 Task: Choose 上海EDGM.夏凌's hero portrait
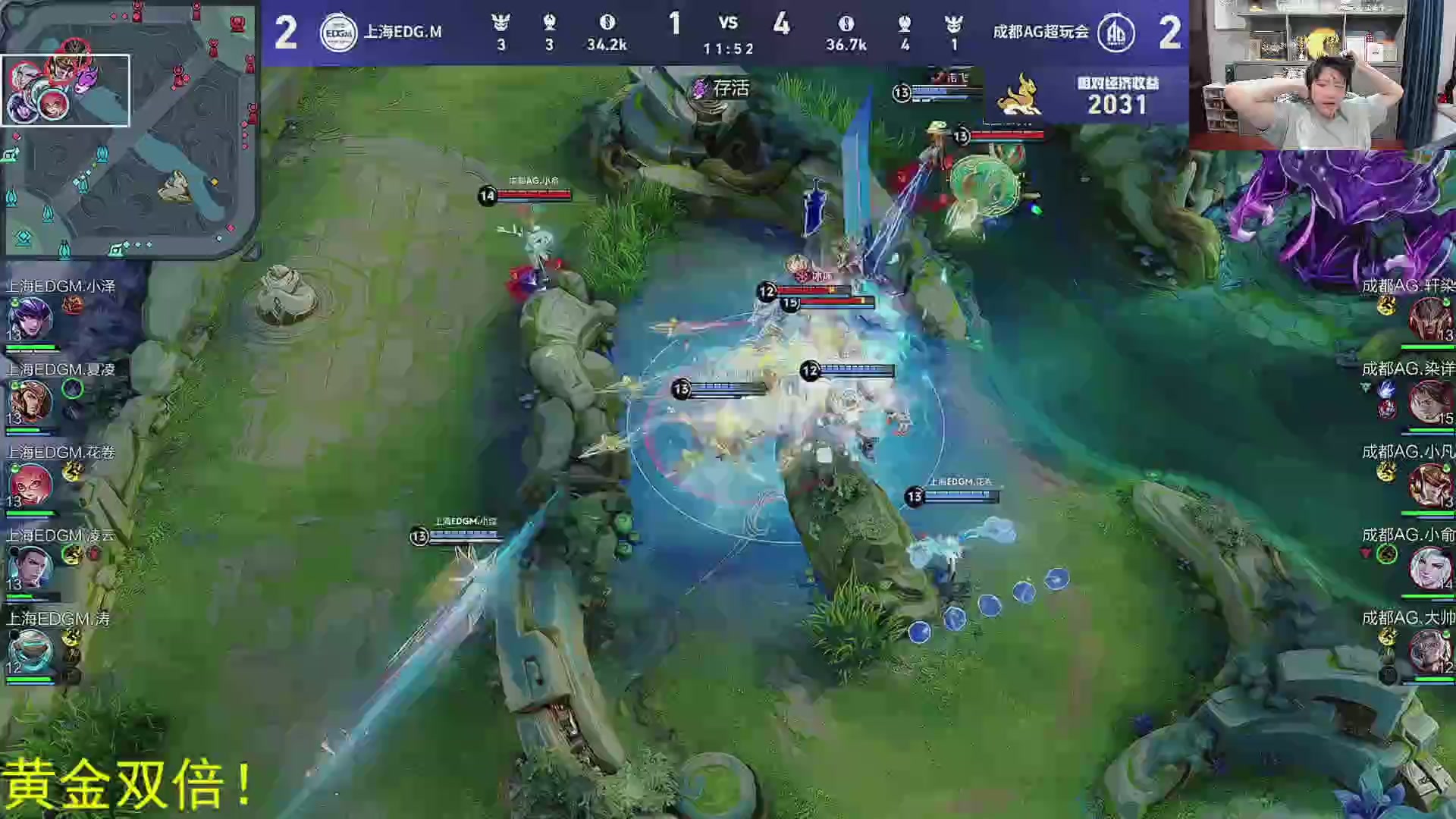point(30,401)
